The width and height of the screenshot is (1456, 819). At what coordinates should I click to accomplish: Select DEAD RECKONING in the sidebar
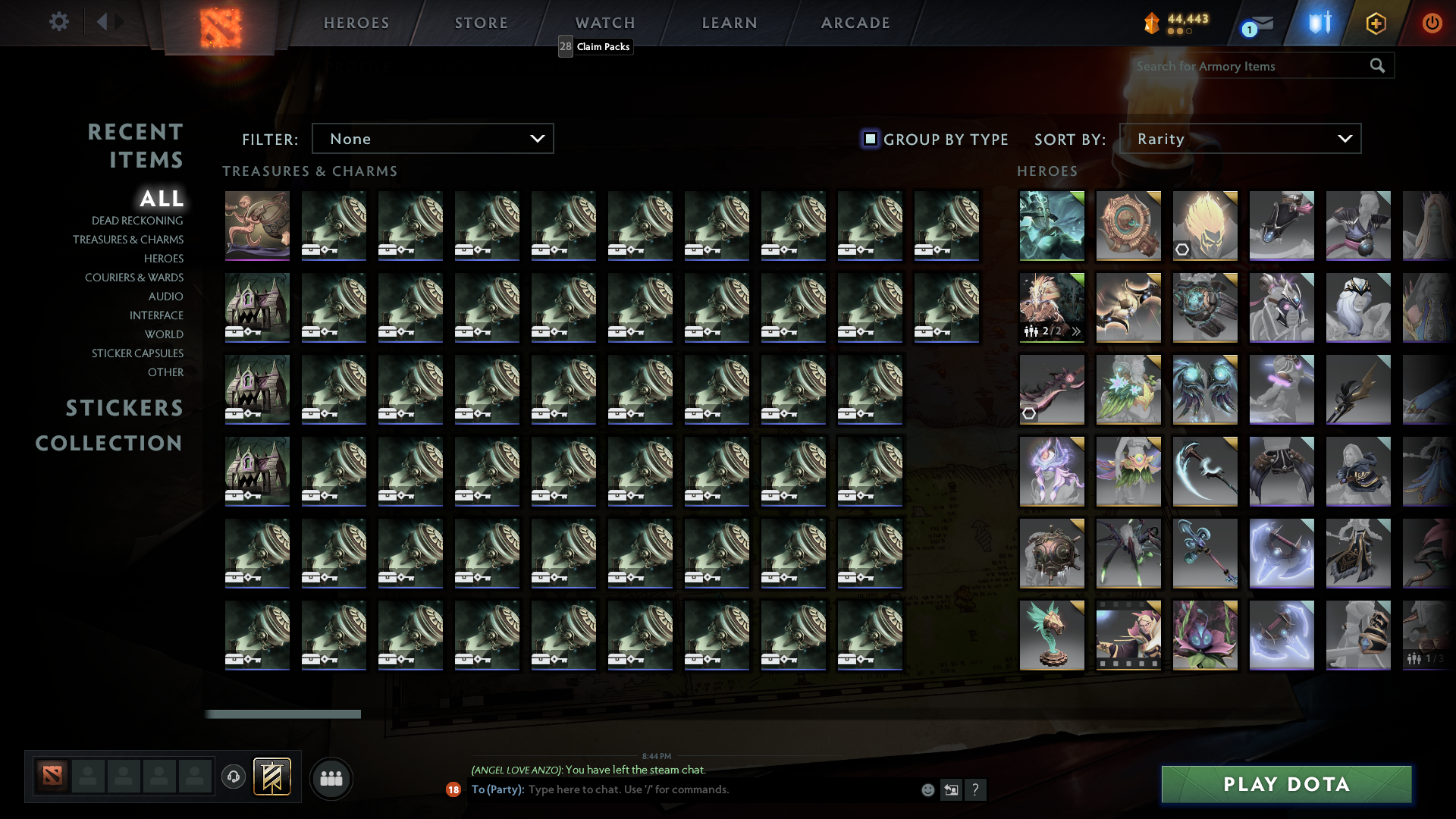click(136, 220)
